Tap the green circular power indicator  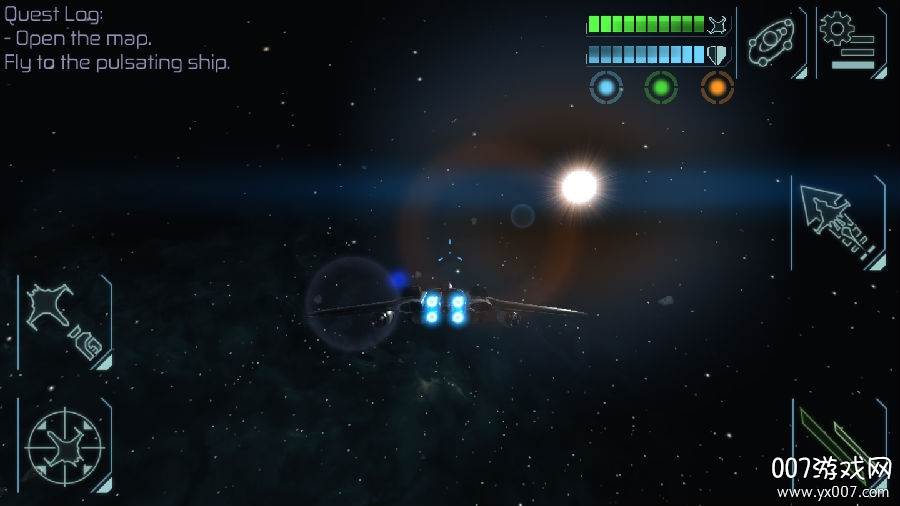[x=661, y=87]
